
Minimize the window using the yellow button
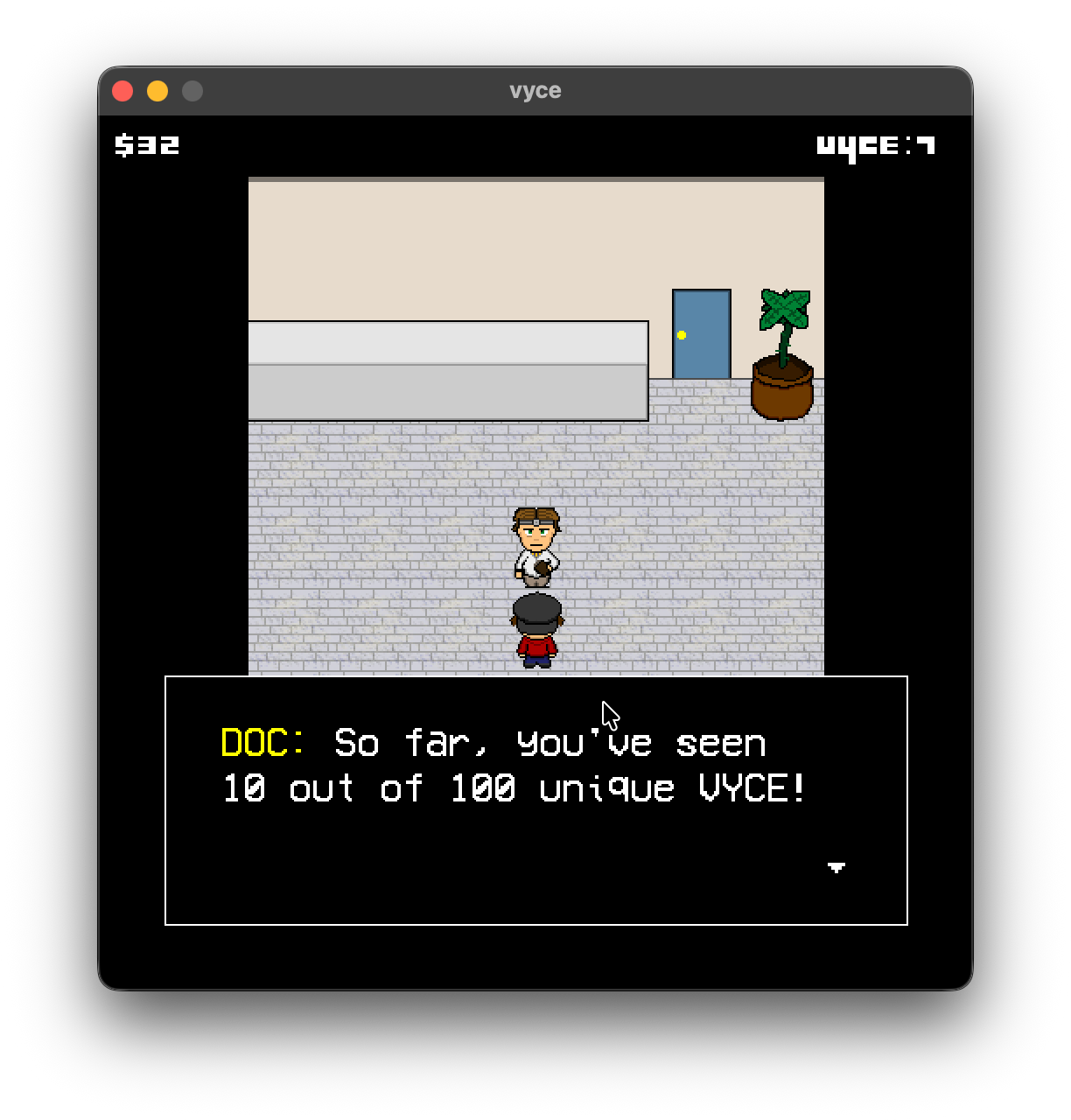157,91
